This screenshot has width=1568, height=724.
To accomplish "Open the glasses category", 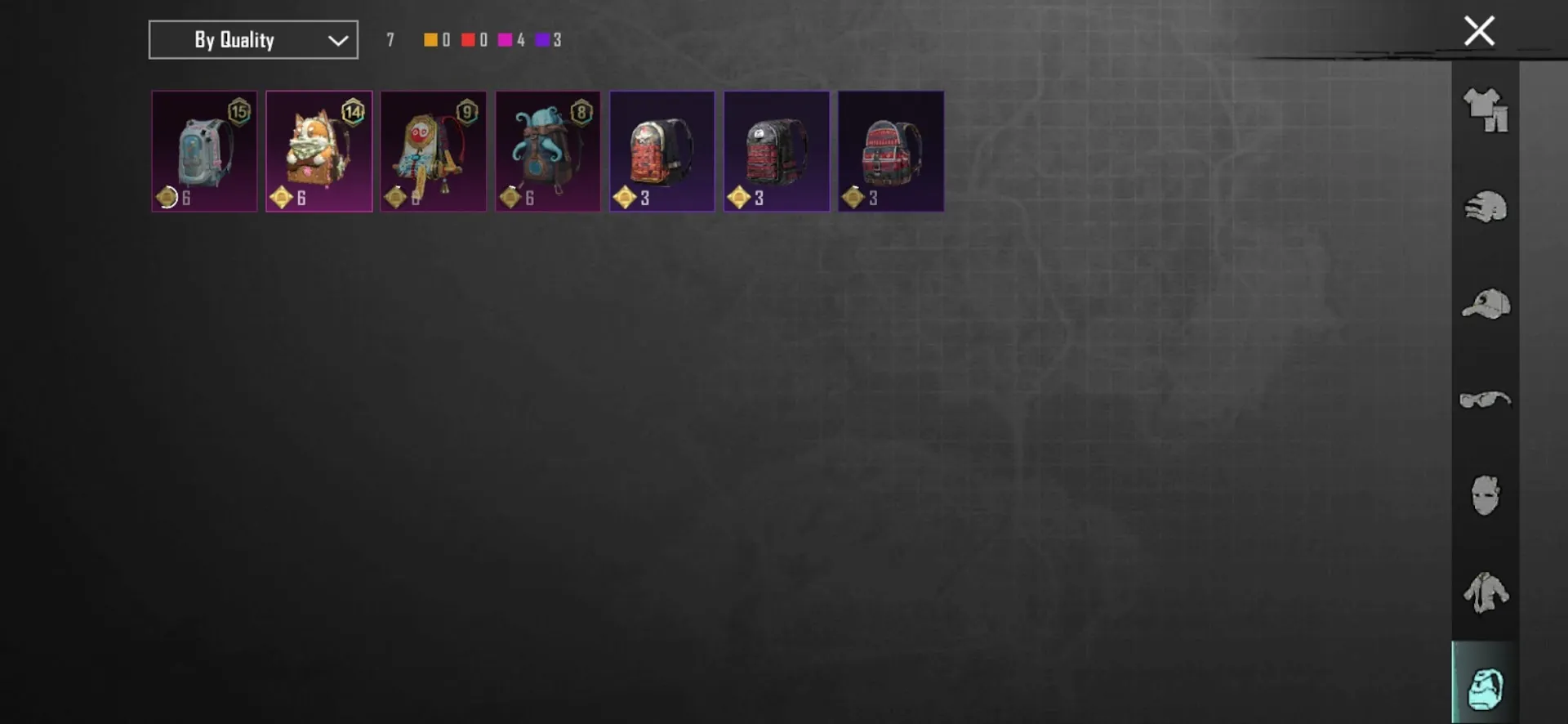I will coord(1486,400).
